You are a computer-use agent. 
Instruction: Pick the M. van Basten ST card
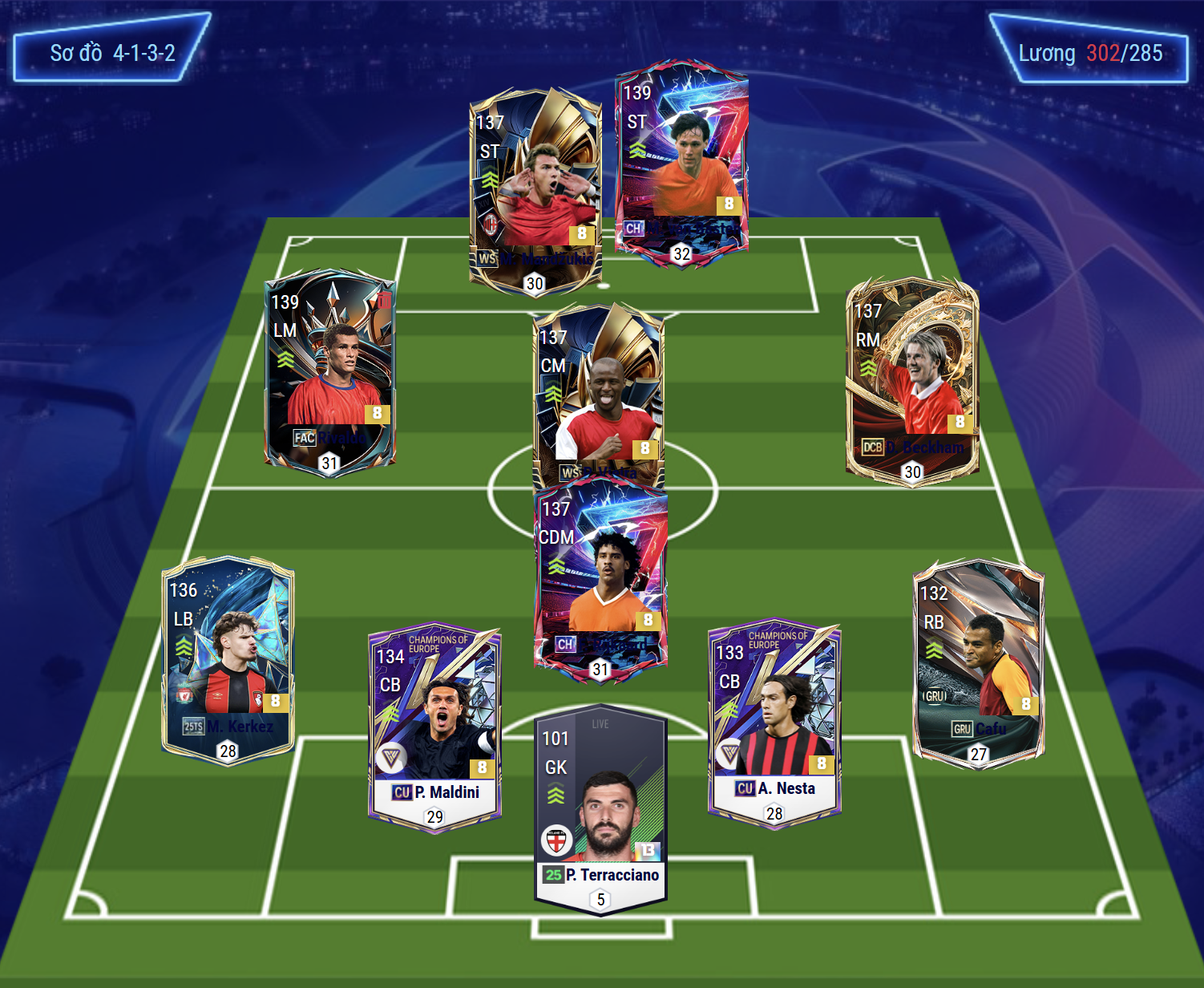(x=681, y=160)
